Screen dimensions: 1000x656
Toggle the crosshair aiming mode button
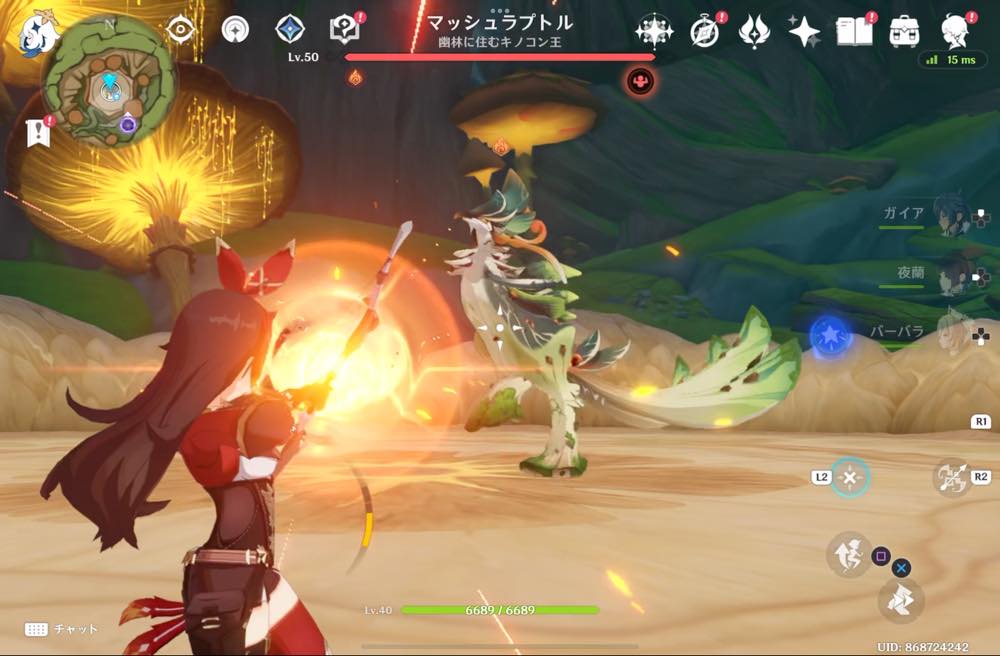pyautogui.click(x=850, y=478)
